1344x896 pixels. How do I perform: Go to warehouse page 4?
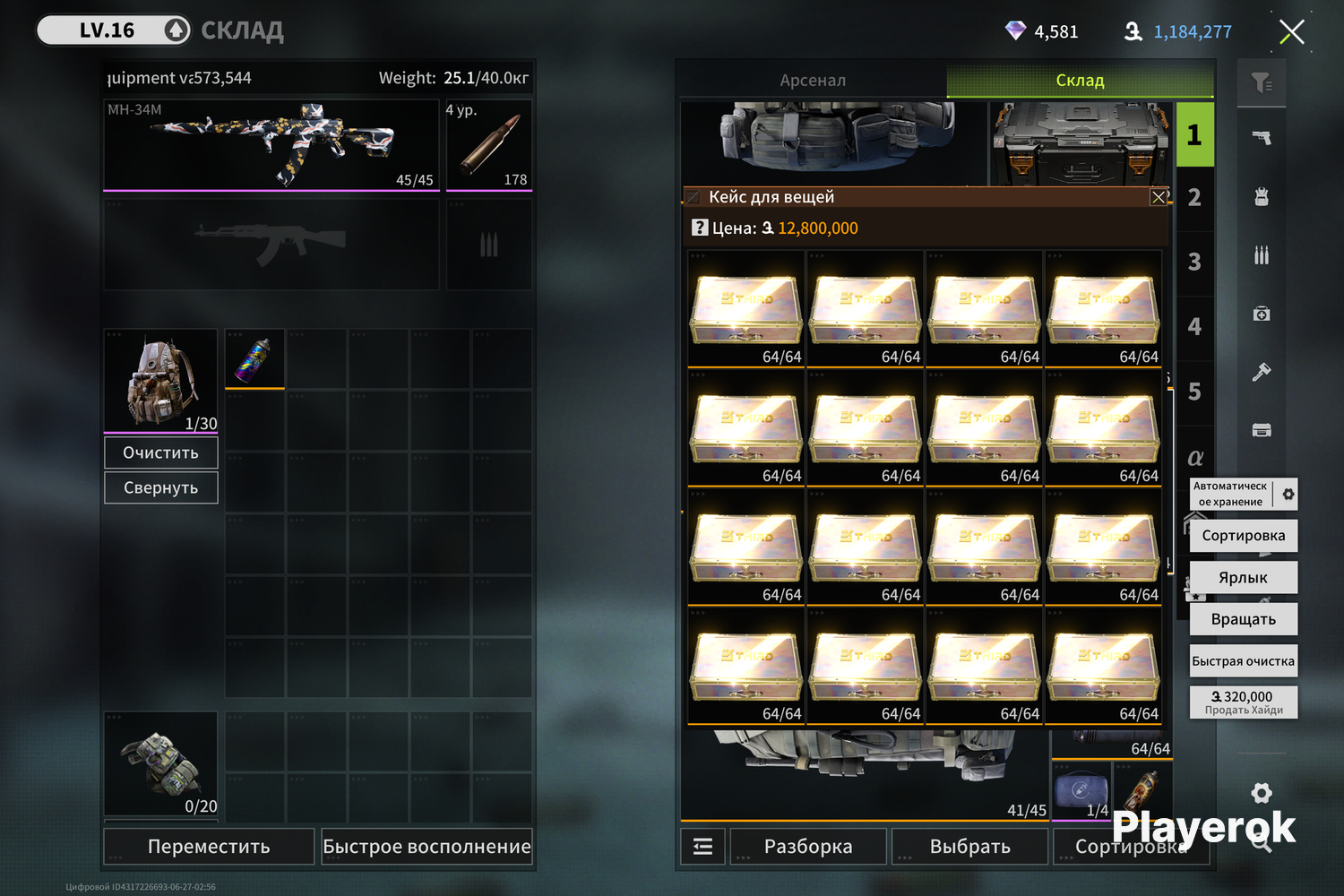pos(1194,327)
